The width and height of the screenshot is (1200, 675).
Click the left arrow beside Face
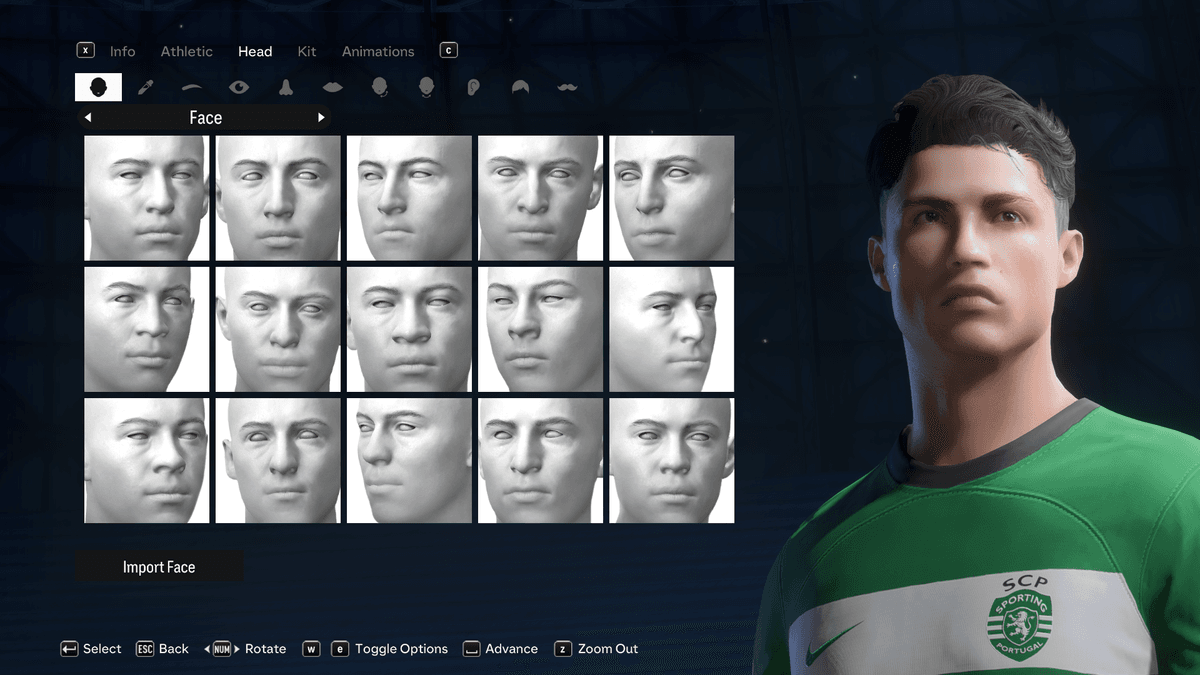click(x=88, y=118)
